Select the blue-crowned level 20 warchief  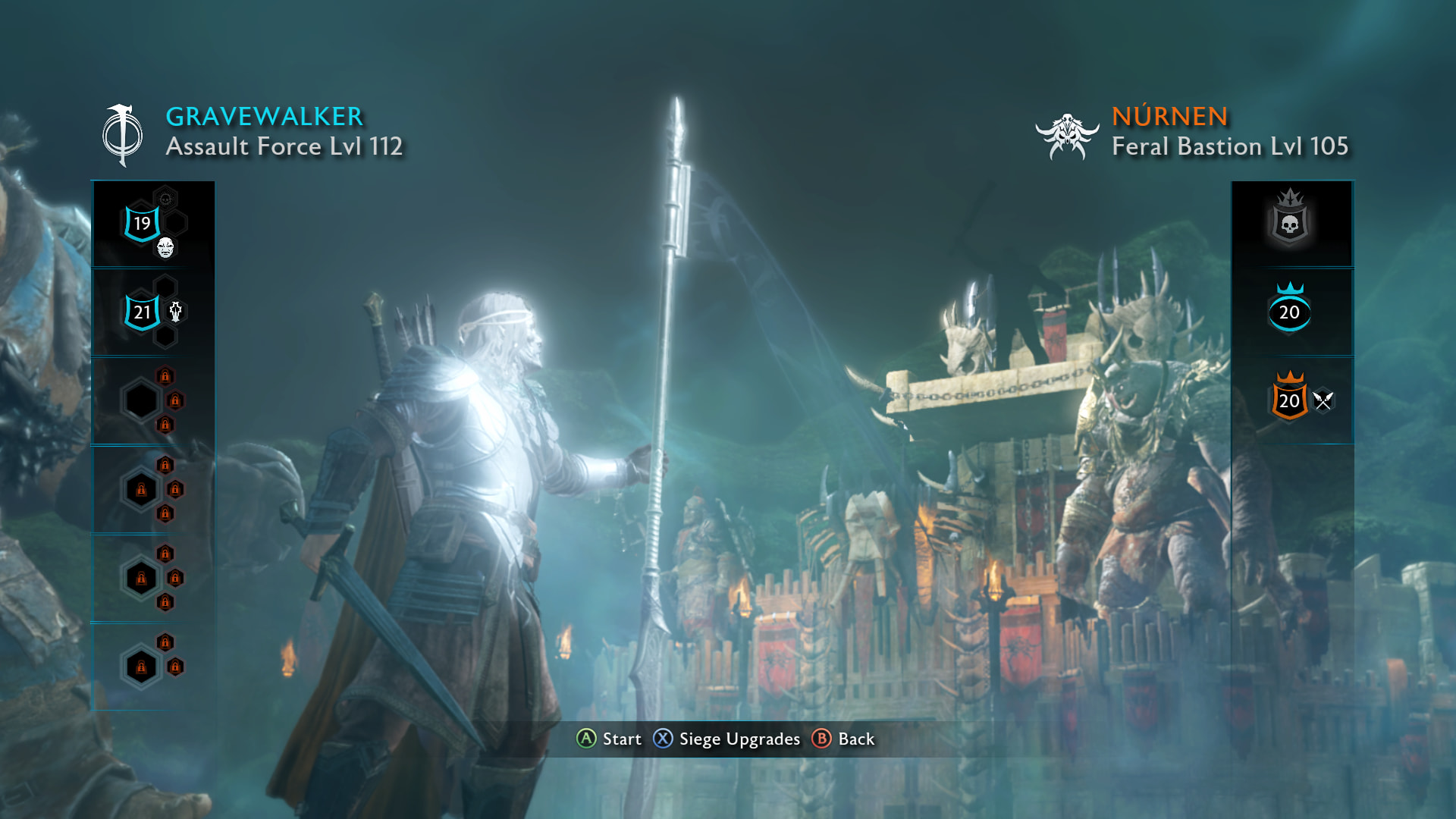1289,311
